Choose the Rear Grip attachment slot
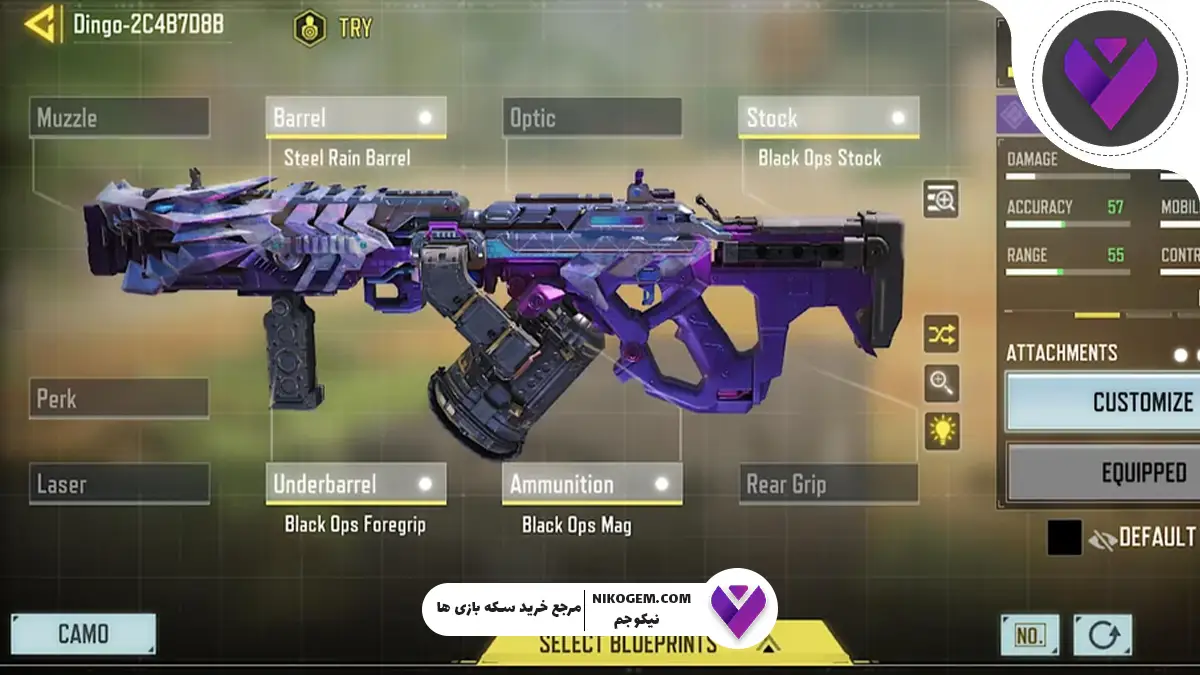 coord(828,485)
